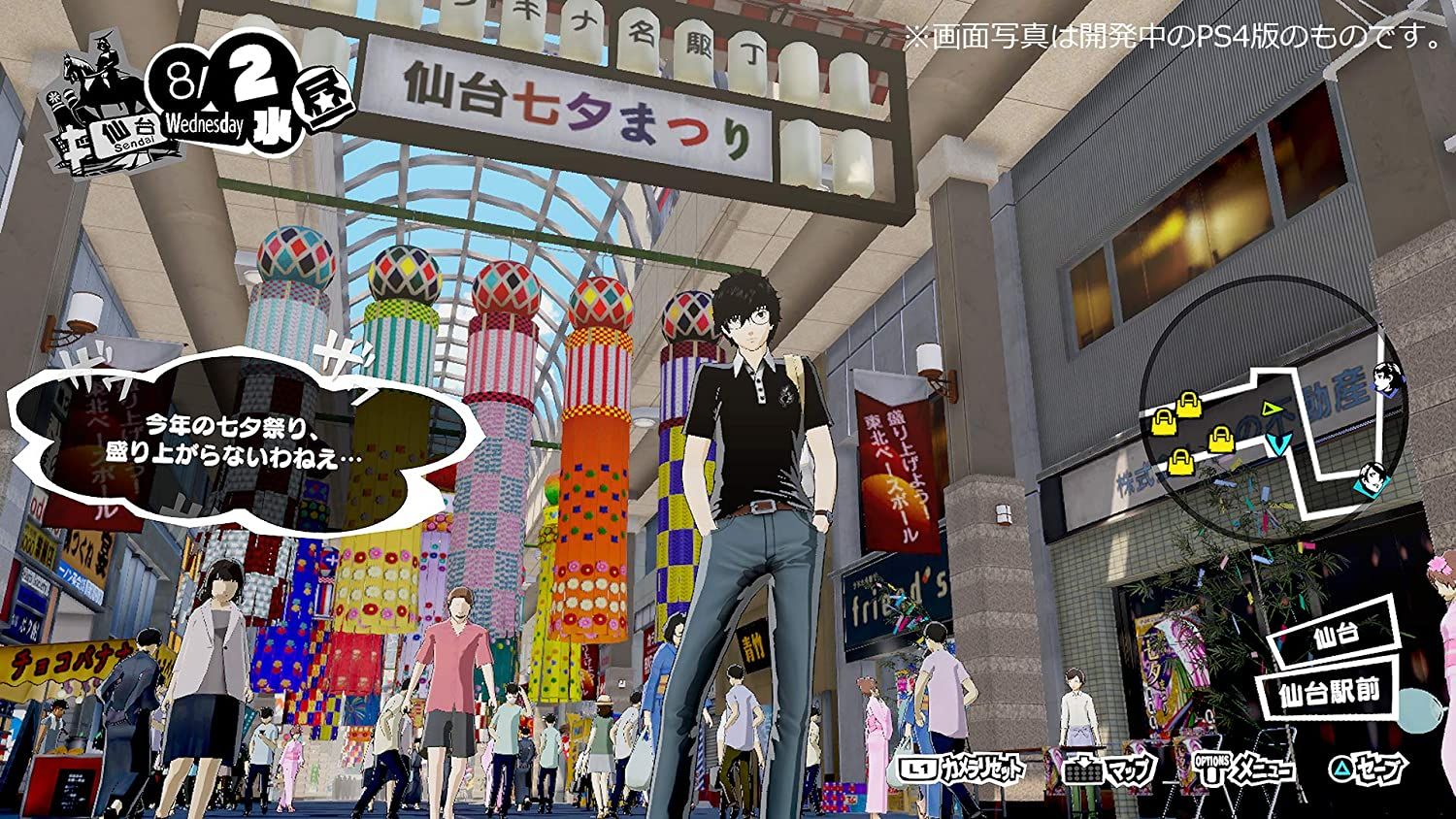Select the green destination marker on the minimap
Image resolution: width=1456 pixels, height=819 pixels.
[1271, 408]
